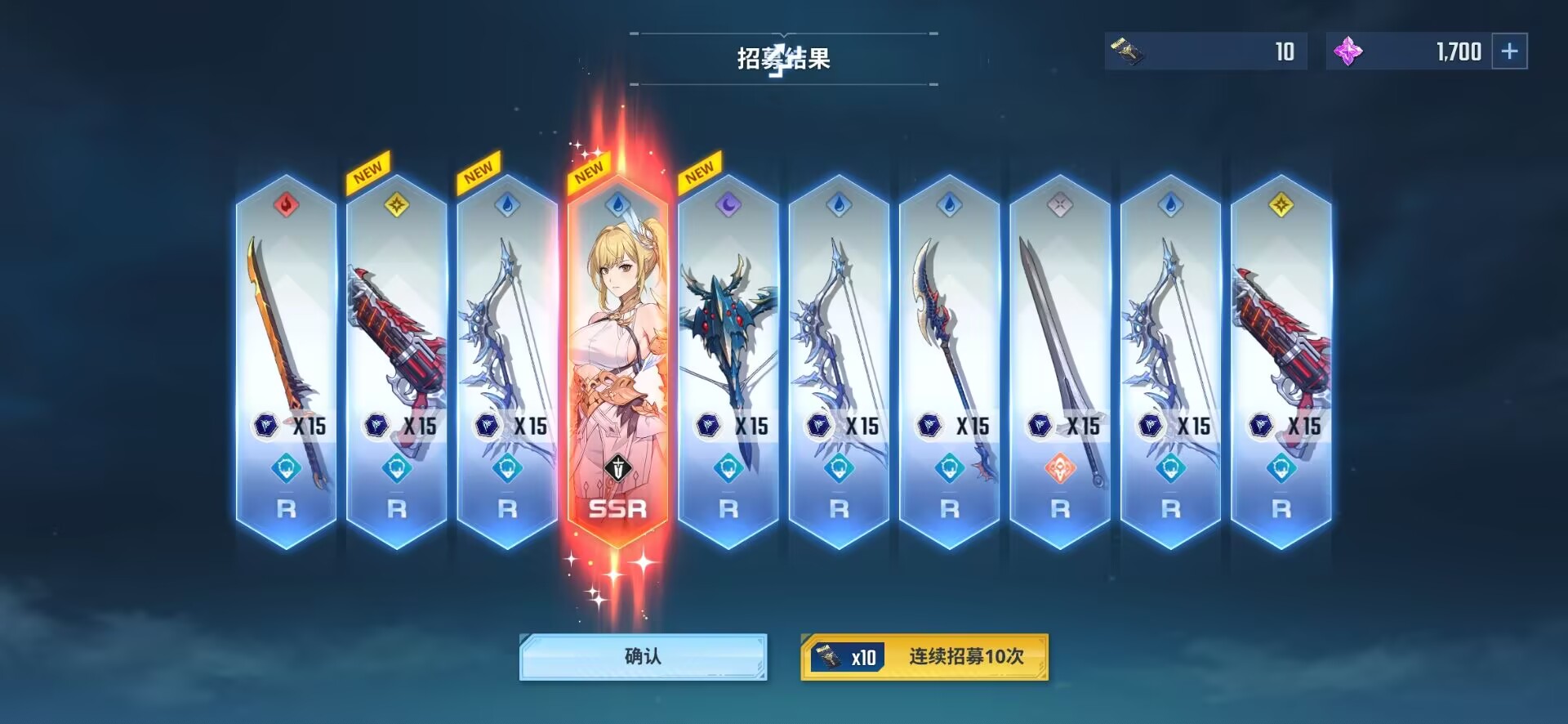Click the colorless element icon on the eighth card
The height and width of the screenshot is (724, 1568).
1060,206
